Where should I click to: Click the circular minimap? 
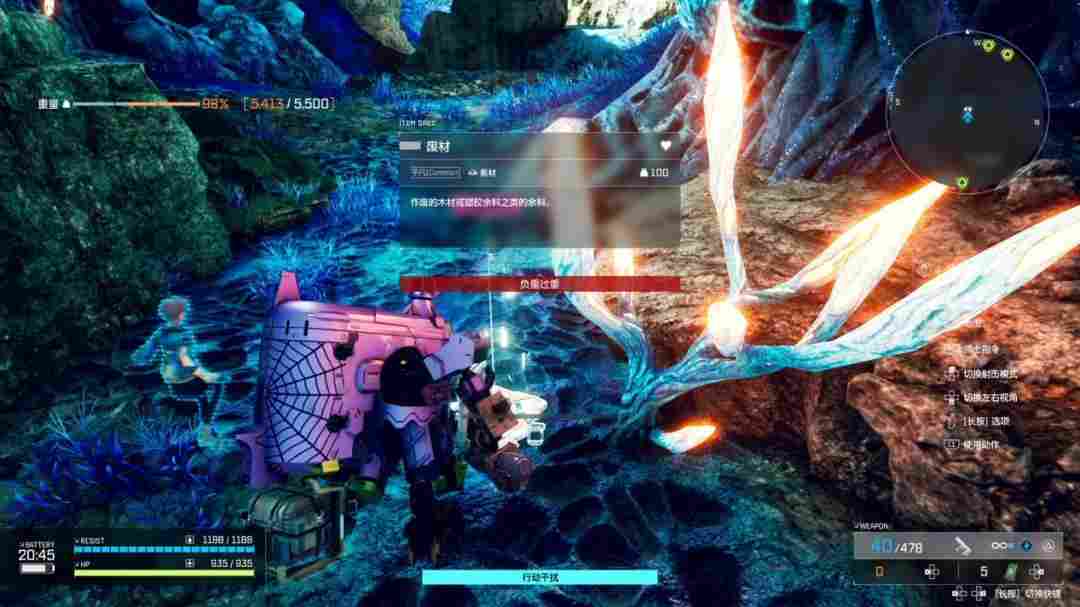point(967,110)
